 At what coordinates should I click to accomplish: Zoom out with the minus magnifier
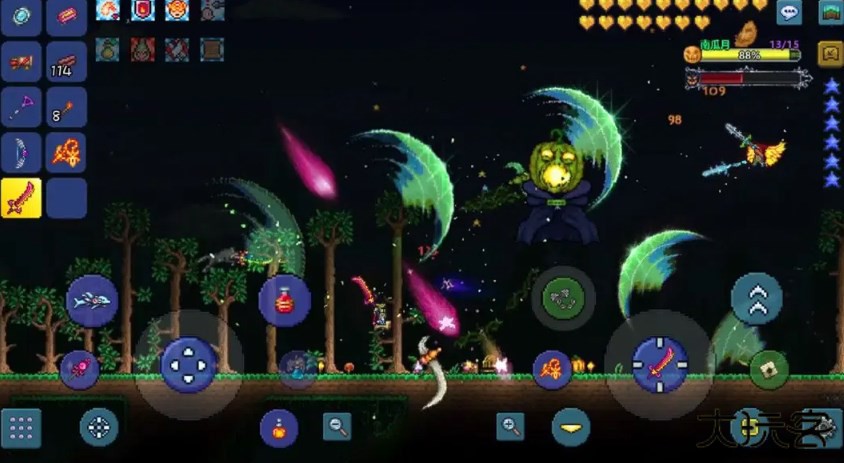337,427
